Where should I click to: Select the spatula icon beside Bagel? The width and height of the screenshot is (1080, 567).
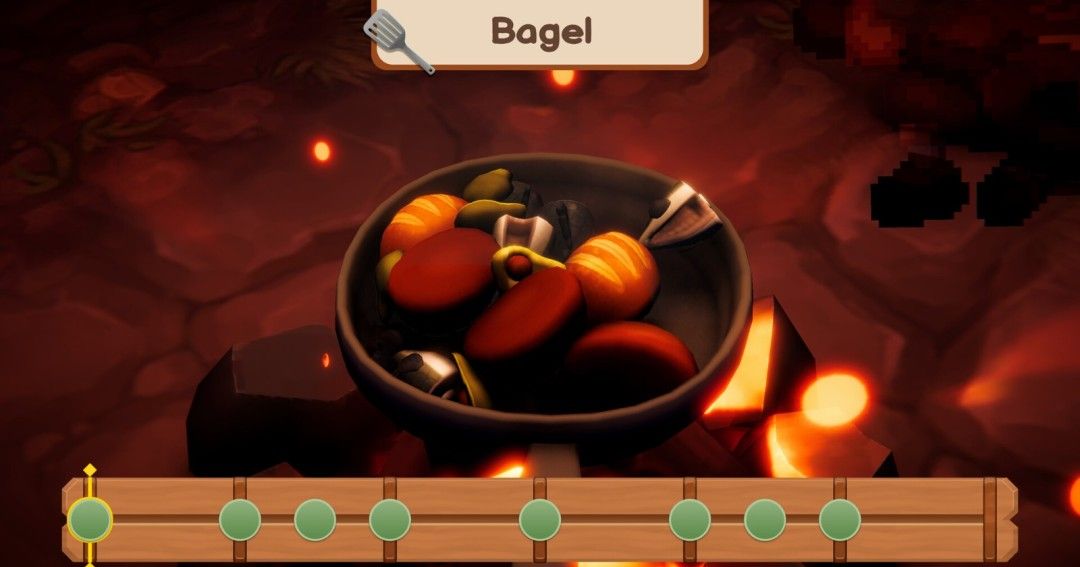(398, 41)
